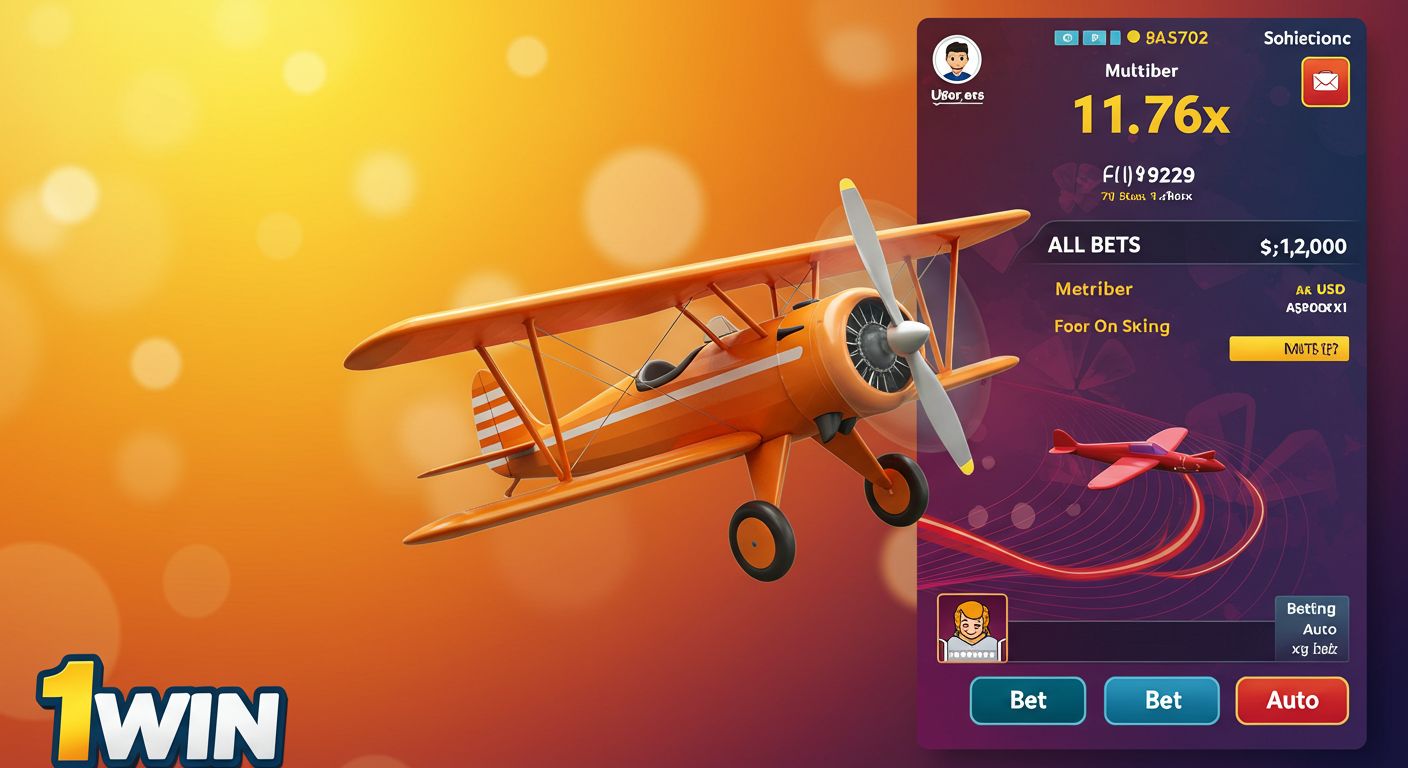This screenshot has height=768, width=1408.
Task: Click the red Auto button
Action: (1292, 700)
